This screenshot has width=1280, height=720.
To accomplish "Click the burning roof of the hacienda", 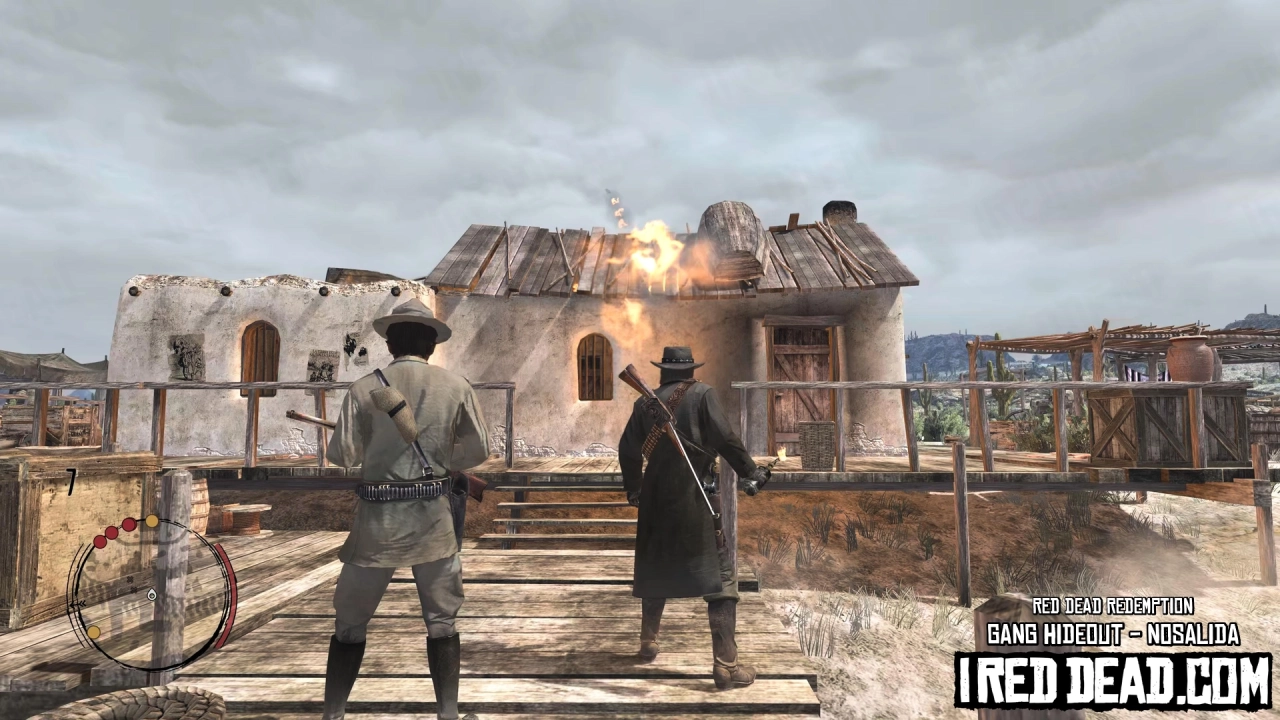I will (x=655, y=250).
